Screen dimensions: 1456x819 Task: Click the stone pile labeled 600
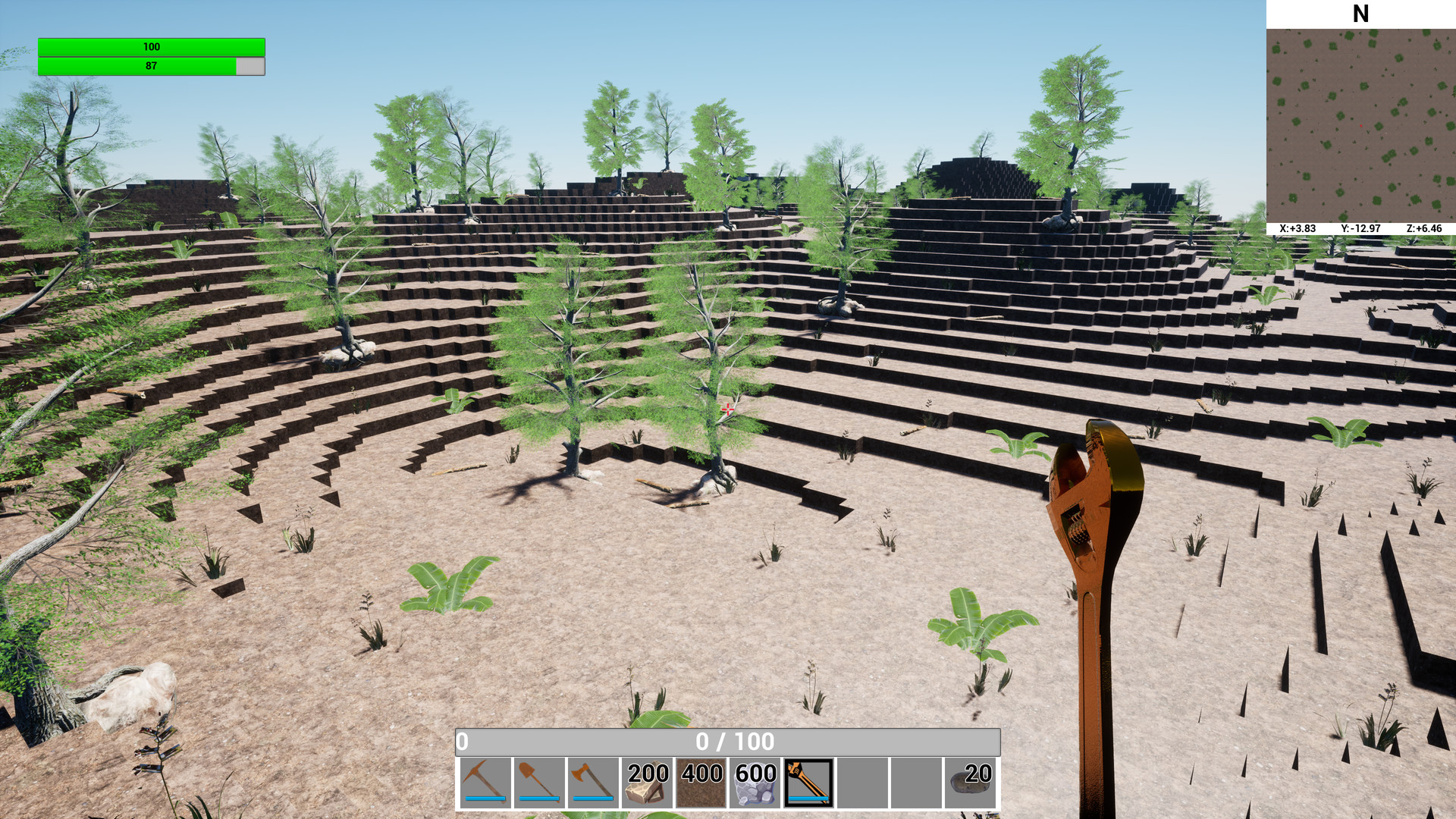(x=755, y=780)
